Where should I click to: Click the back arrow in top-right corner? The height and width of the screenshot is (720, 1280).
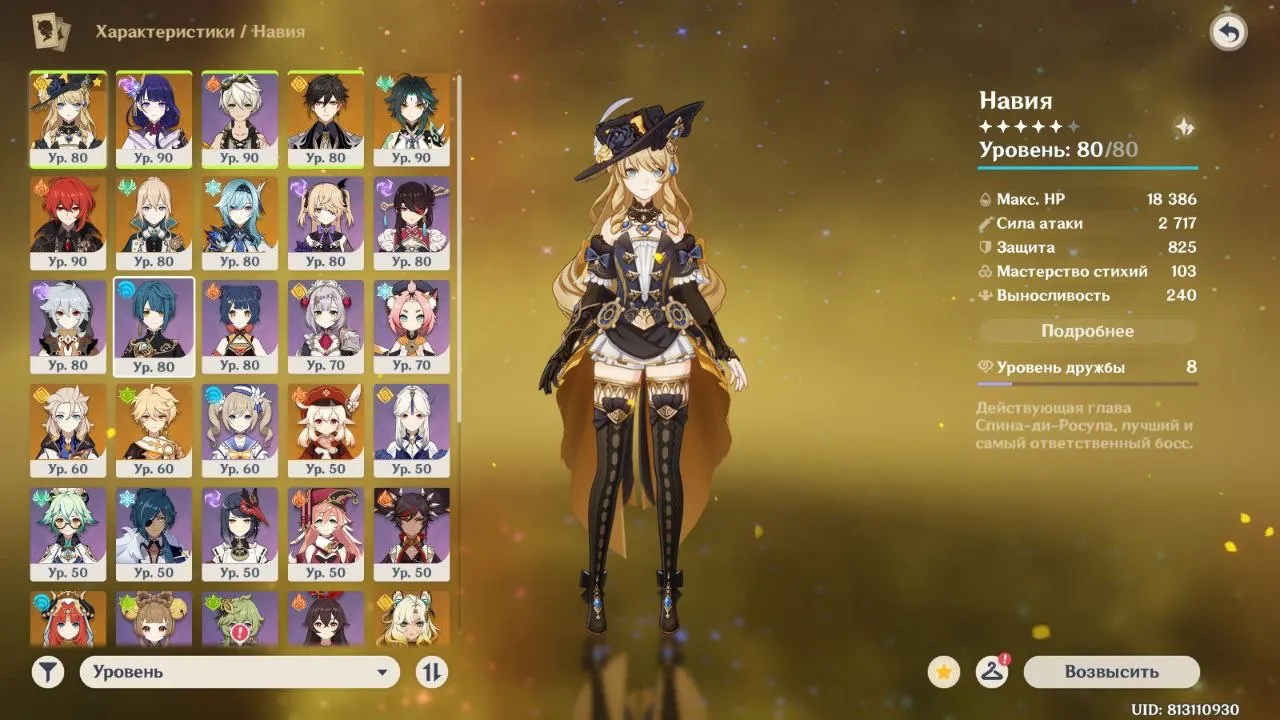(1229, 33)
